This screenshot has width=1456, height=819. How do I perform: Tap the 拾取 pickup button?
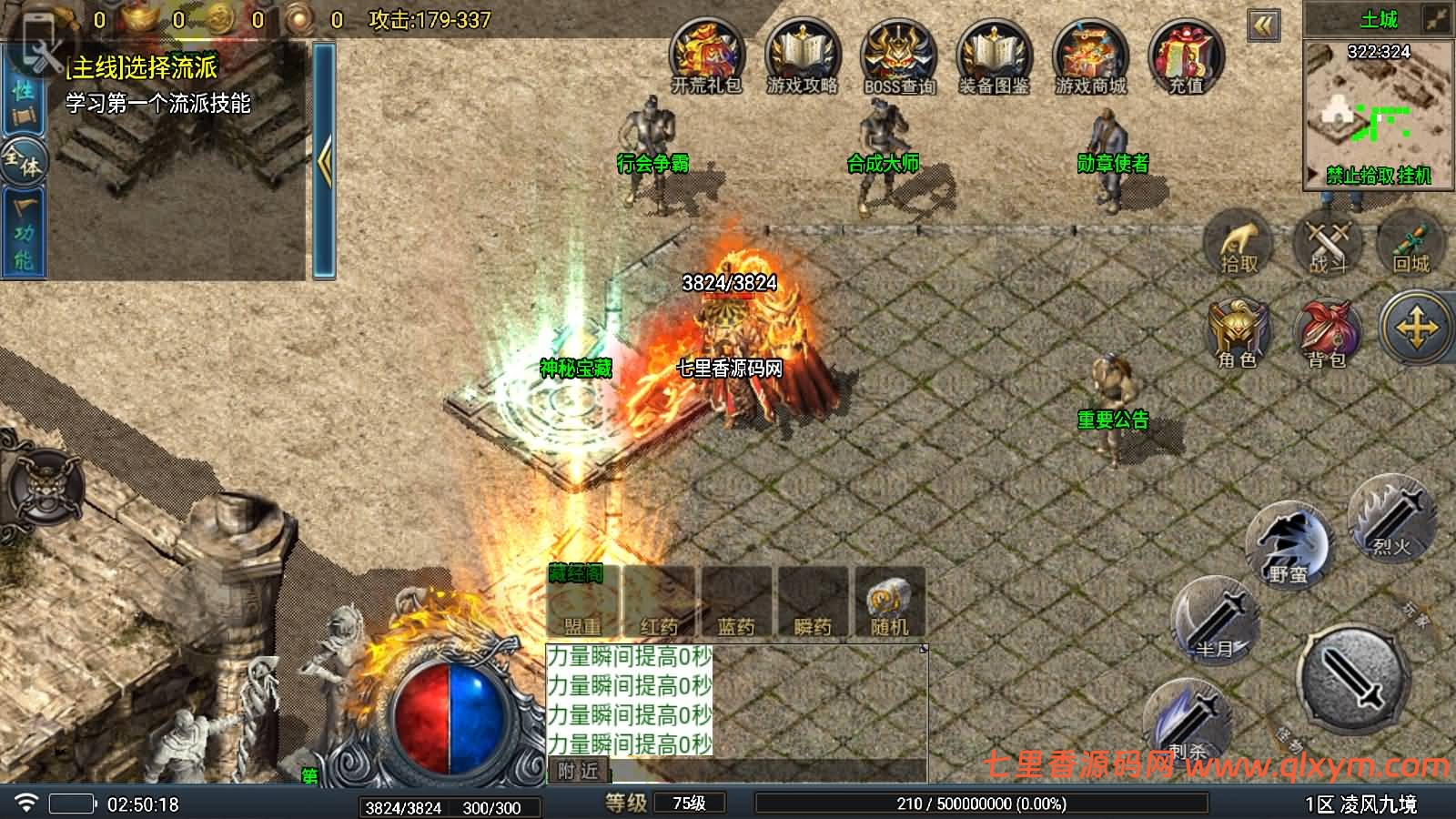tap(1239, 244)
